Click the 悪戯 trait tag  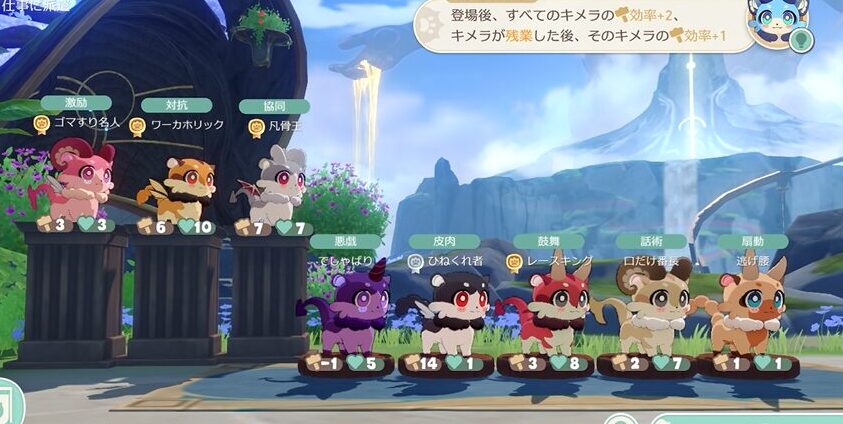click(x=346, y=242)
